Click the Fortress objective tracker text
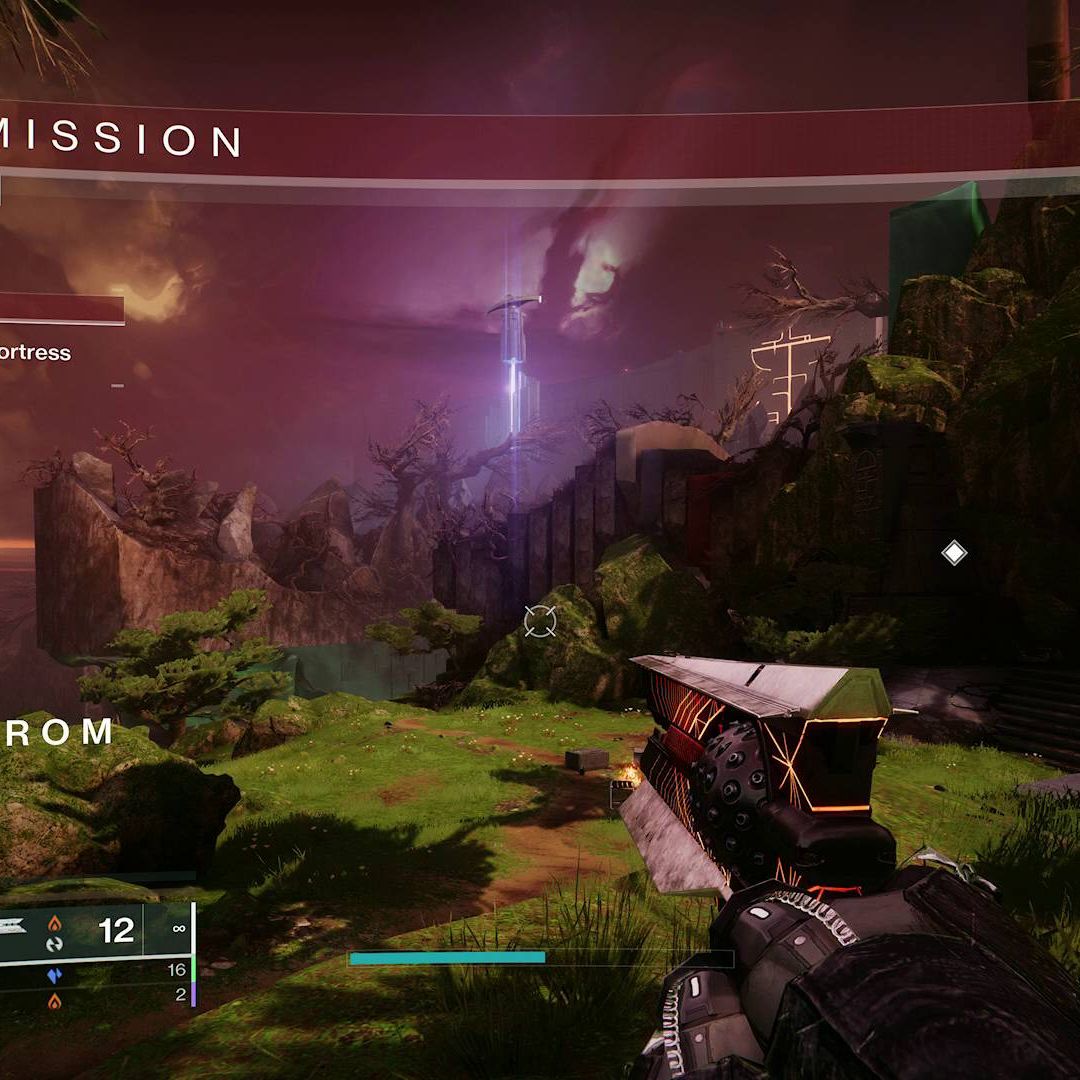 coord(36,352)
